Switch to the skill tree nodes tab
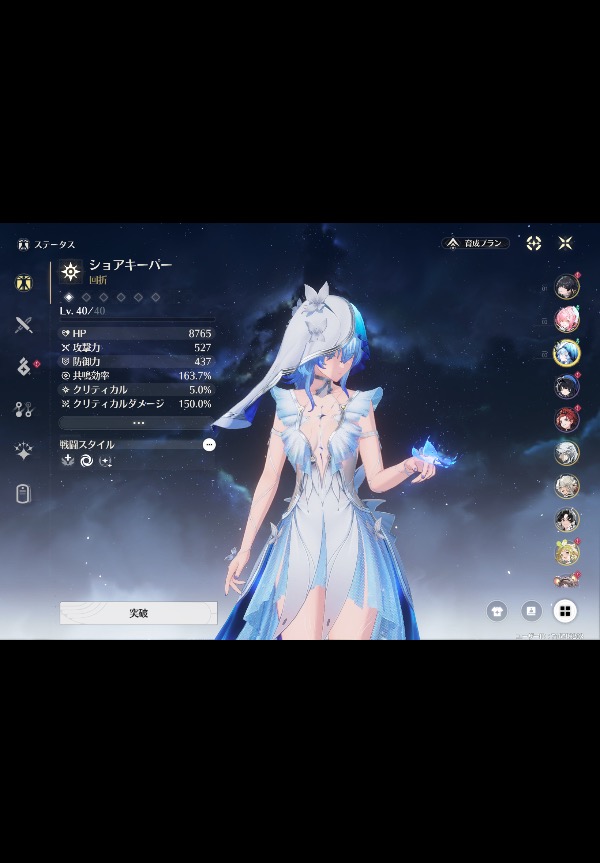 pyautogui.click(x=24, y=409)
